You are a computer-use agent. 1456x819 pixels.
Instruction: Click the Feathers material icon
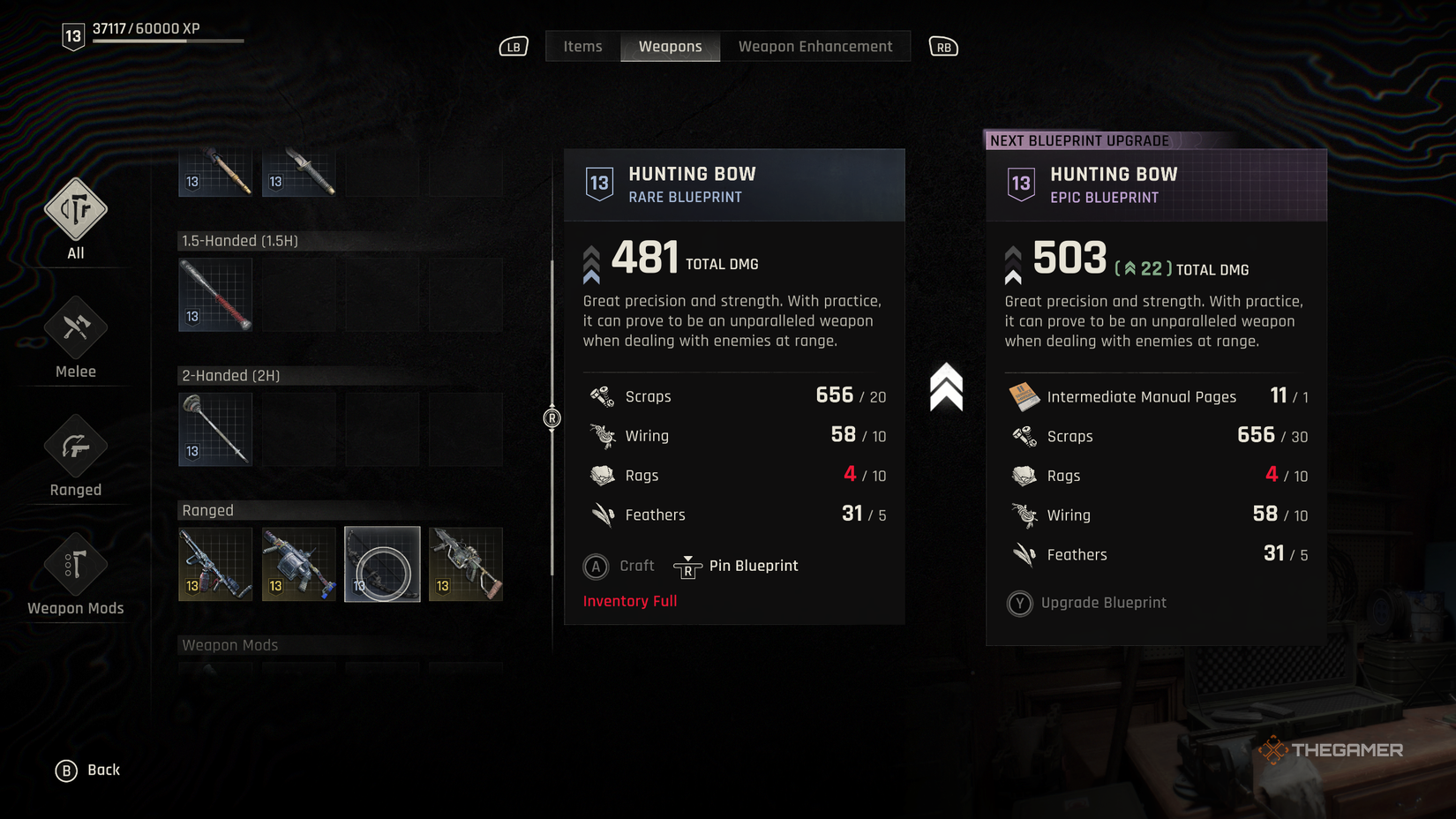pos(603,515)
